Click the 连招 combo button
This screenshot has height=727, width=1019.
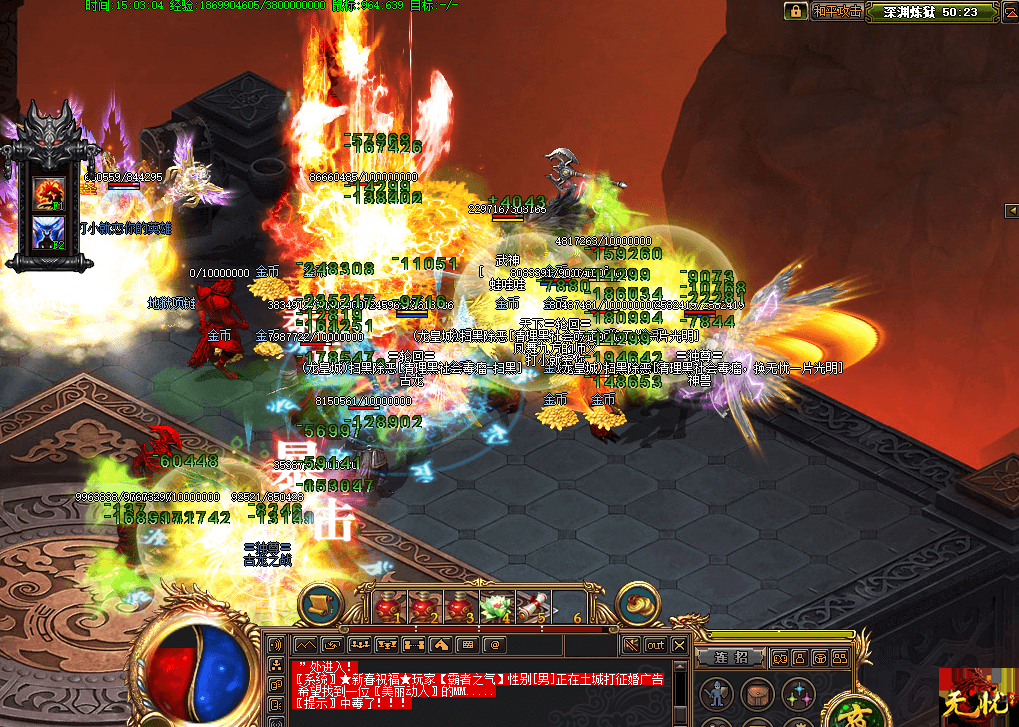pyautogui.click(x=731, y=657)
